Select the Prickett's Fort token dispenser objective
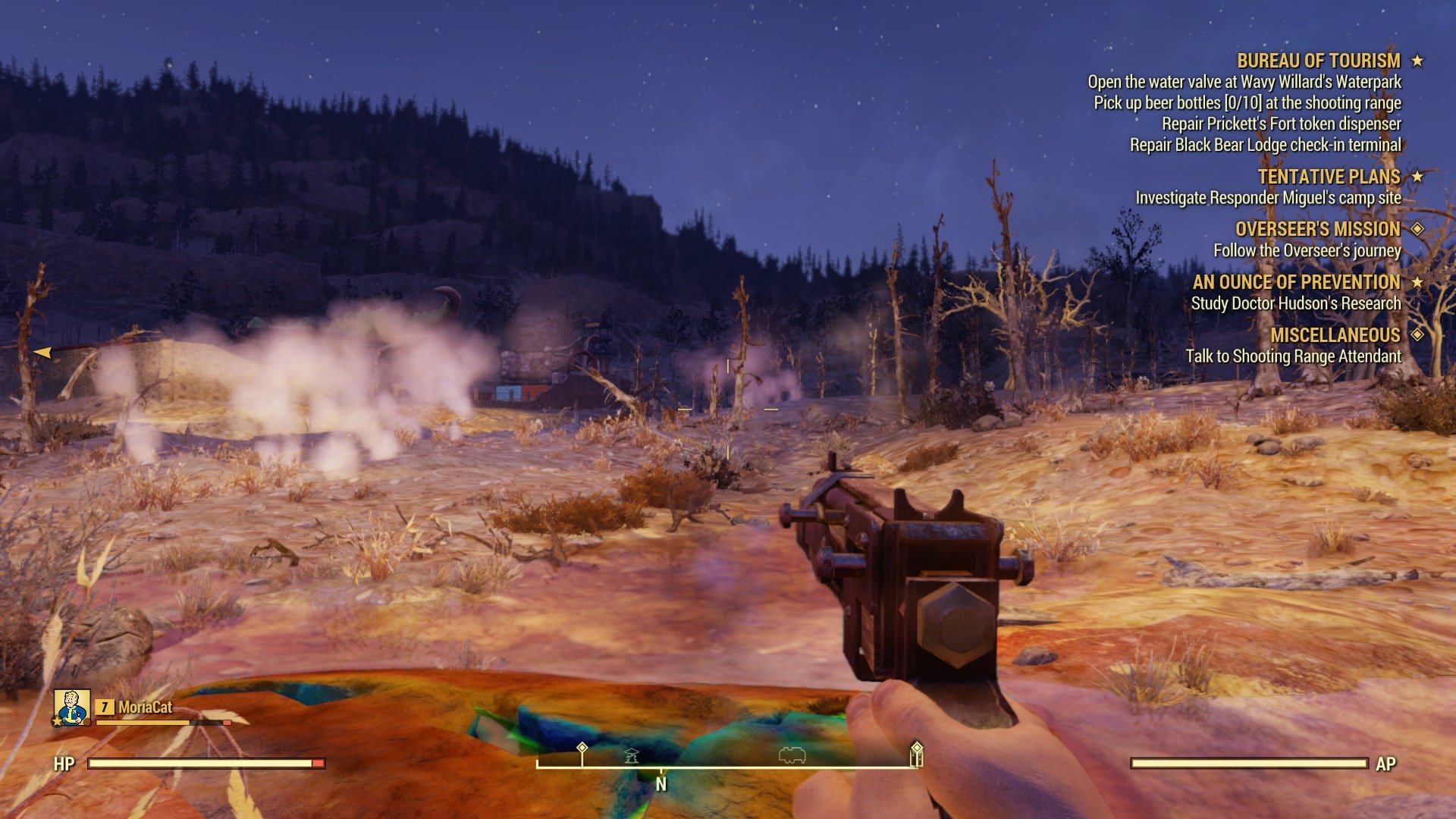Viewport: 1456px width, 819px height. point(1281,124)
